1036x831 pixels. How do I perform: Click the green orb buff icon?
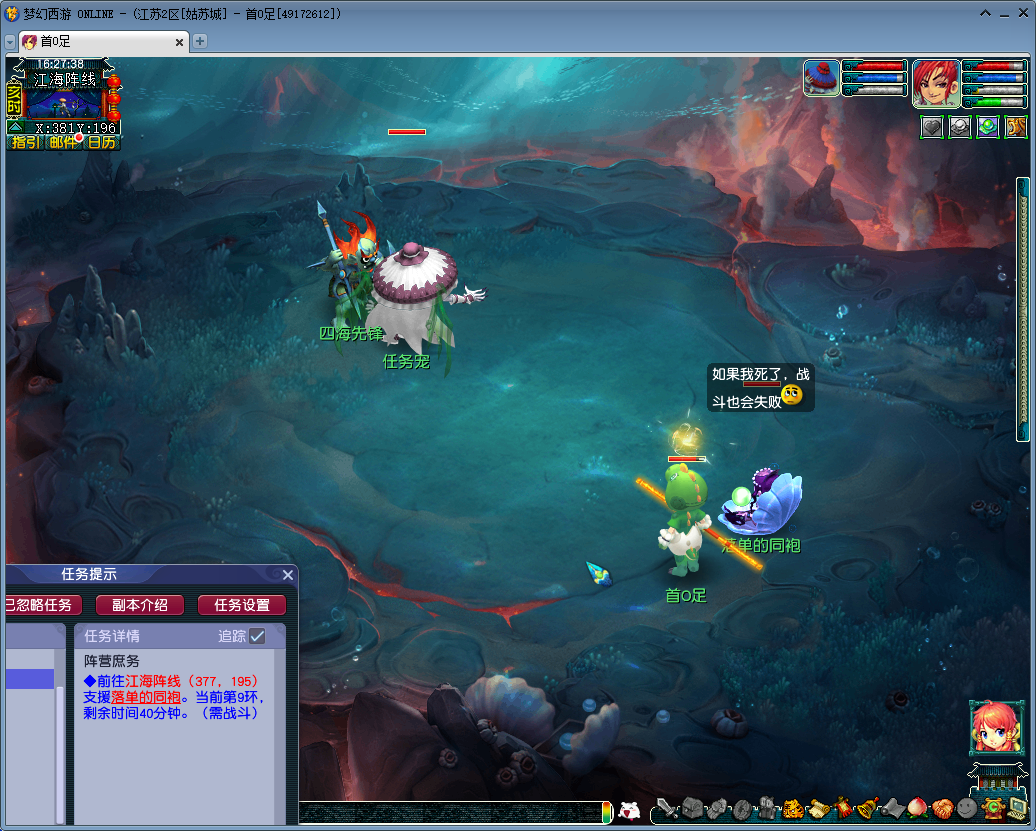[x=988, y=127]
